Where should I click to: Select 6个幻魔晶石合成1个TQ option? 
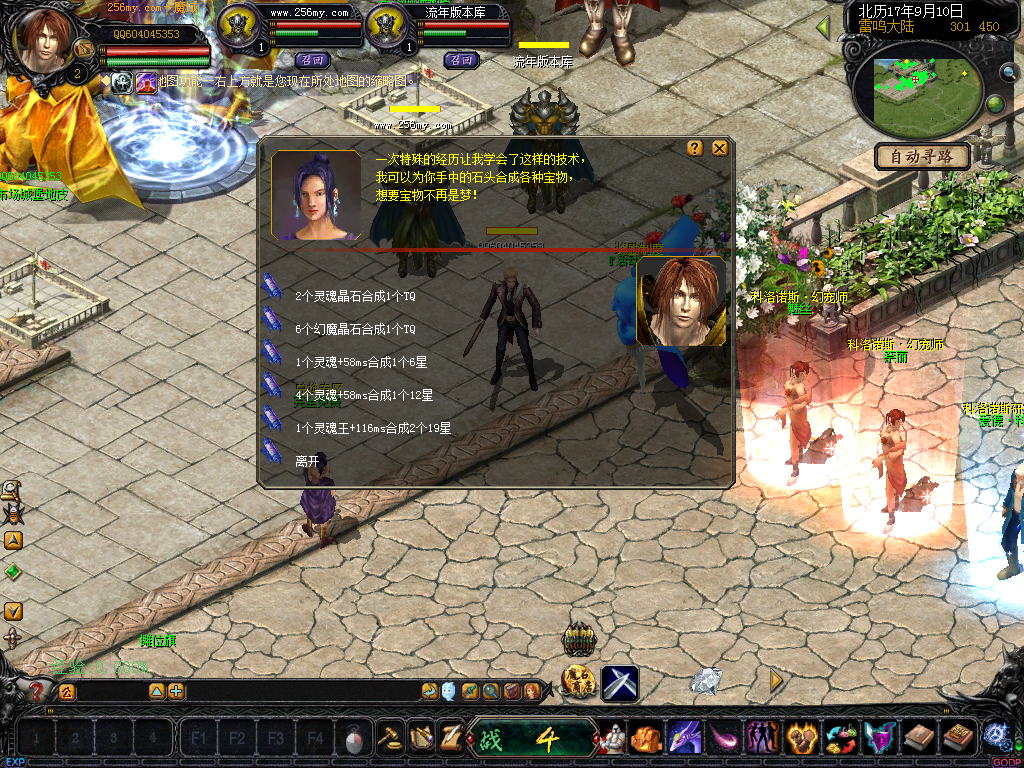pyautogui.click(x=354, y=329)
